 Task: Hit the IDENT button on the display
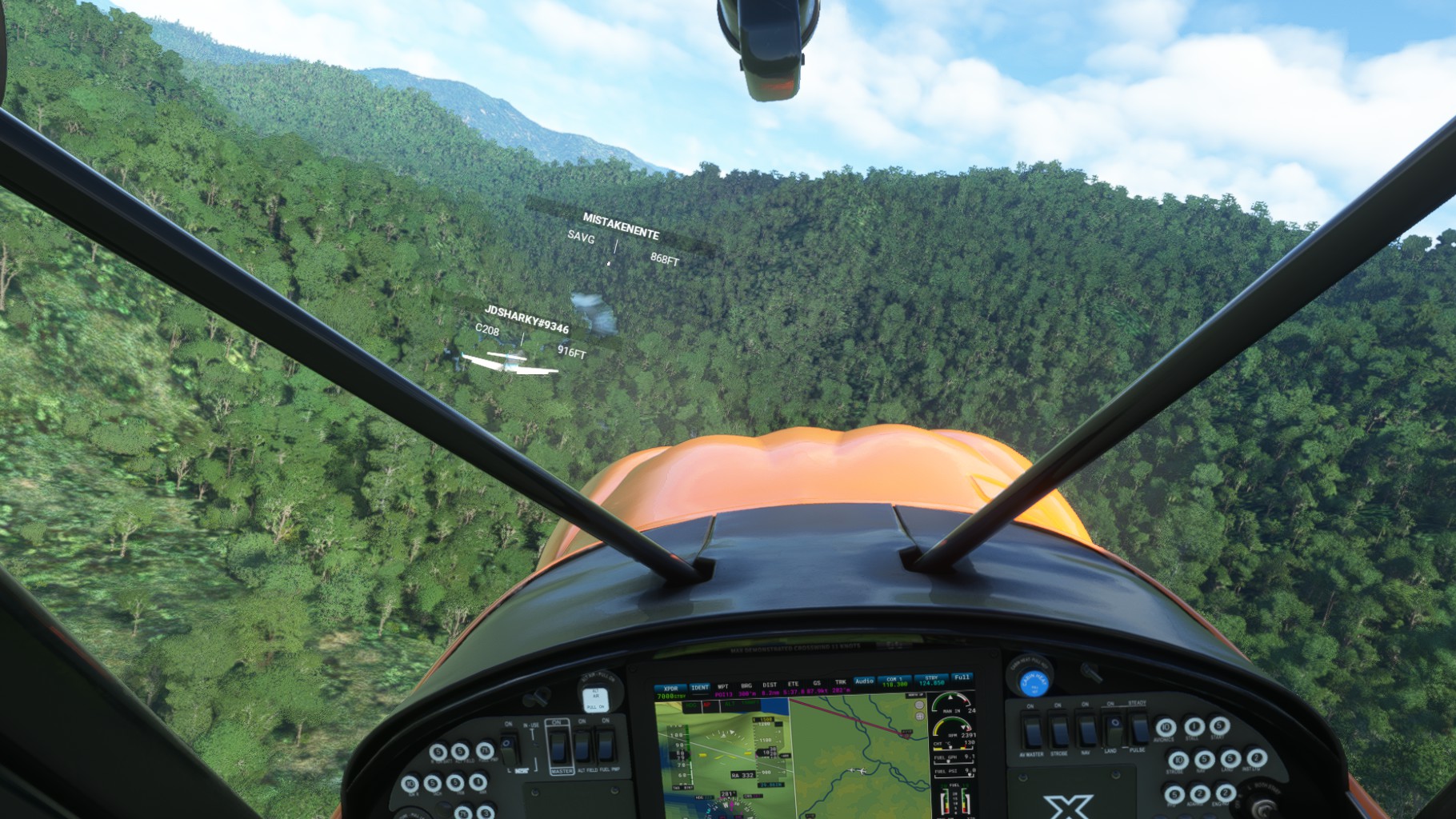pos(699,688)
